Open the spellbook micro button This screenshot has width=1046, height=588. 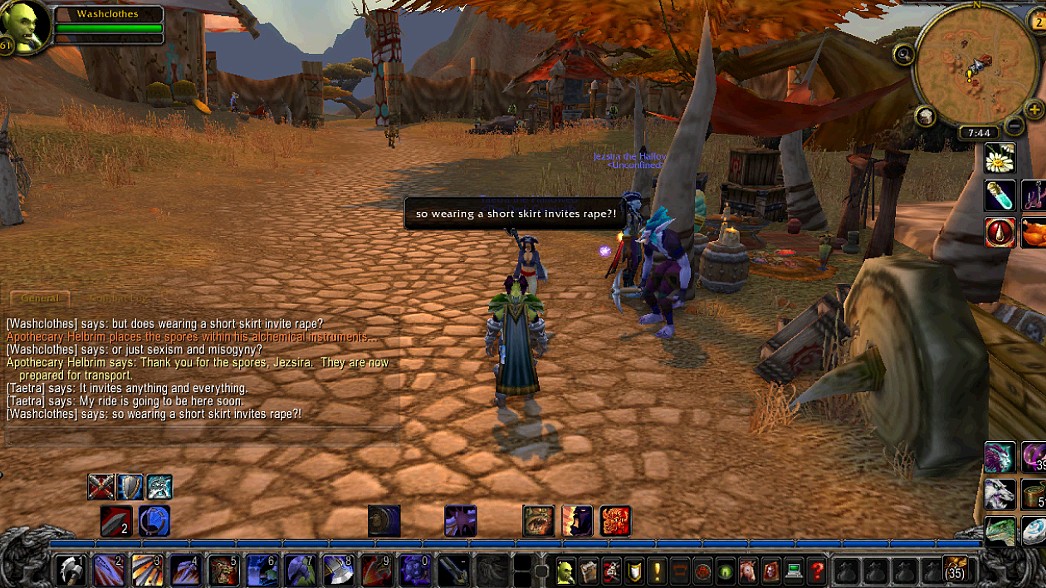coord(589,571)
